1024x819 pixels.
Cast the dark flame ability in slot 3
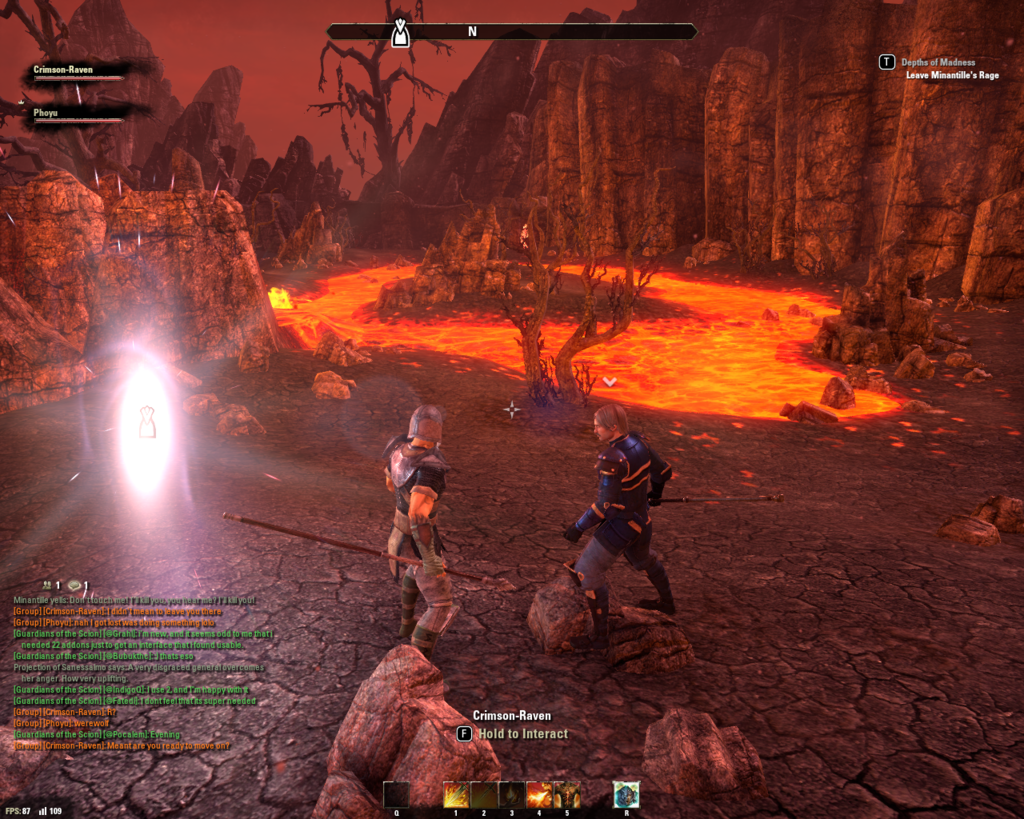512,795
